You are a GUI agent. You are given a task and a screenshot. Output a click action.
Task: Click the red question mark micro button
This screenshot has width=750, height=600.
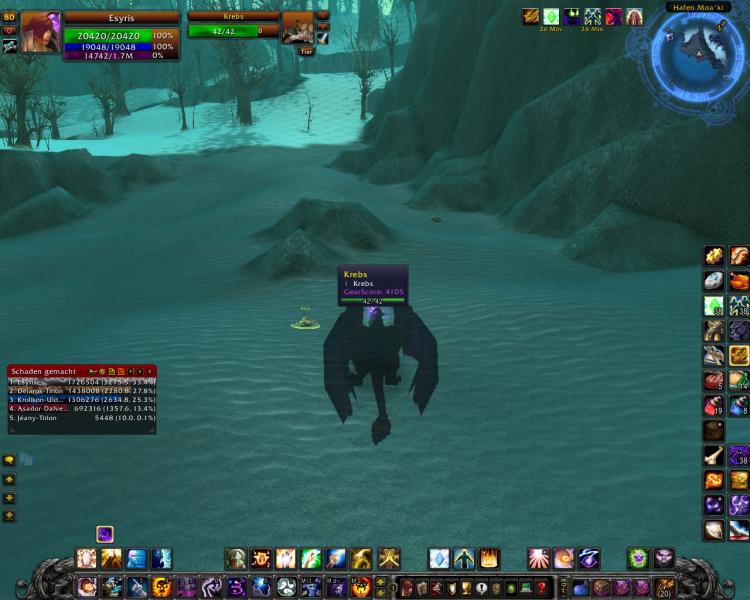coord(542,587)
